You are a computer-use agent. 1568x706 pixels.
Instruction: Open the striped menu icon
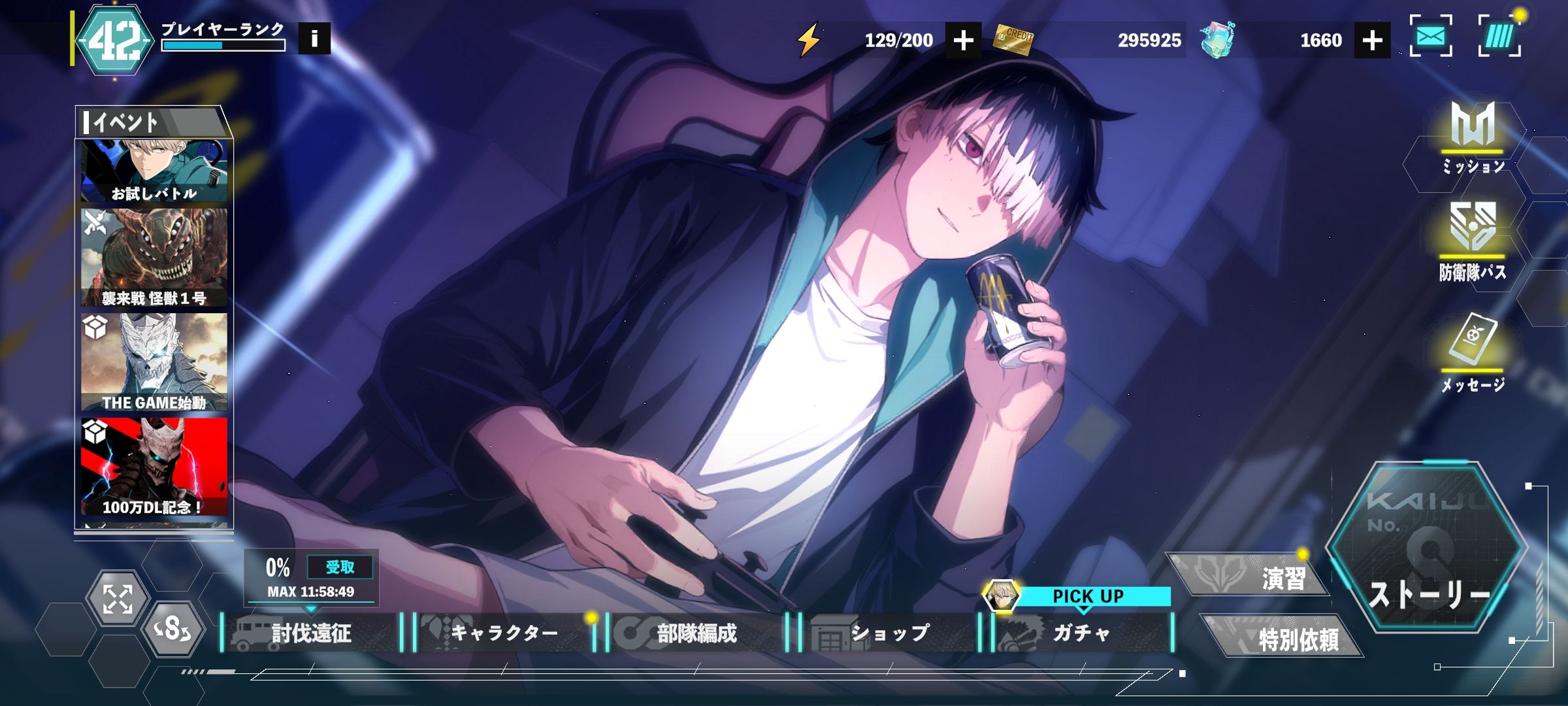pyautogui.click(x=1499, y=36)
